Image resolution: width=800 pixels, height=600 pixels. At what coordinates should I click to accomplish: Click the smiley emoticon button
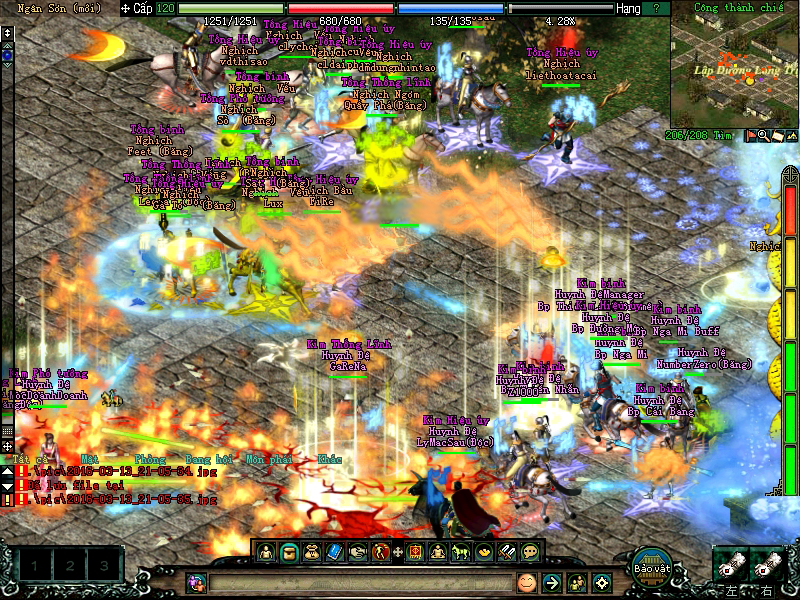click(x=526, y=582)
